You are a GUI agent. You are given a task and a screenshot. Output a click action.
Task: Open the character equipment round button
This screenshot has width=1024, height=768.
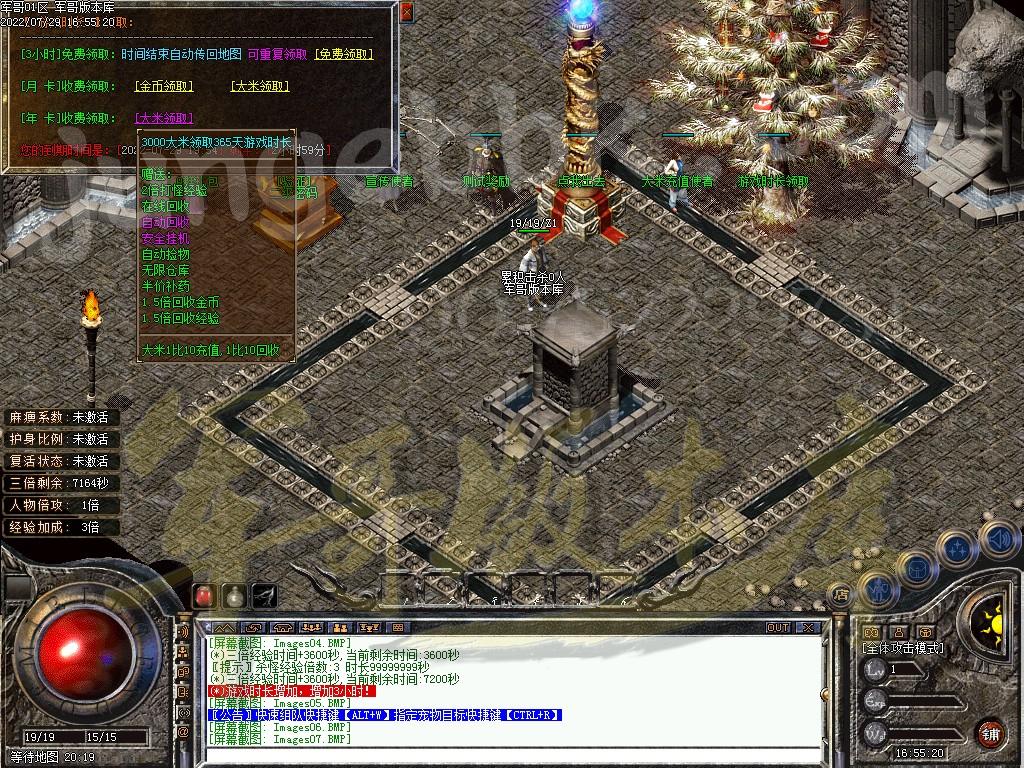[x=877, y=588]
